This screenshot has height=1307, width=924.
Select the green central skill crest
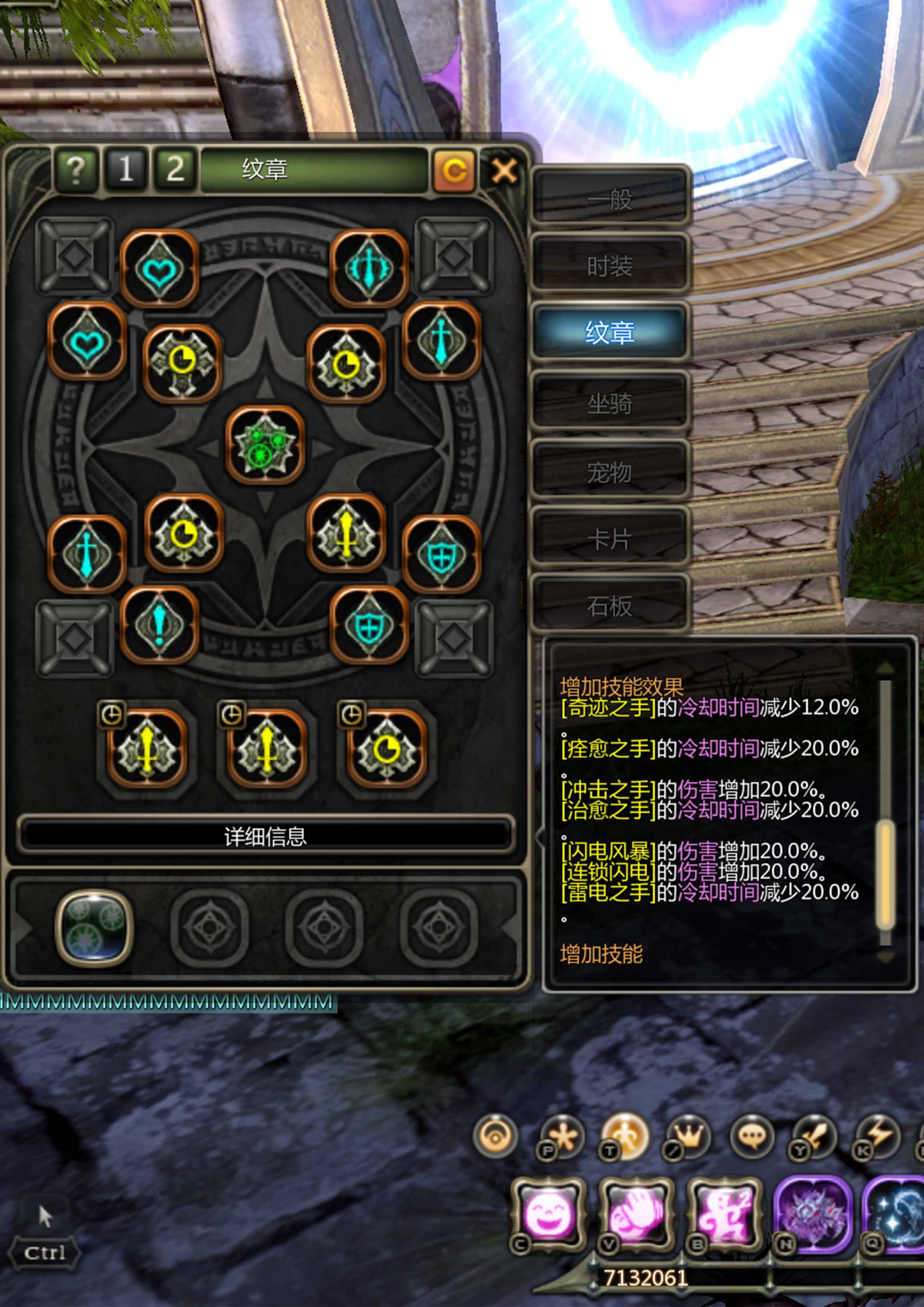tap(265, 446)
